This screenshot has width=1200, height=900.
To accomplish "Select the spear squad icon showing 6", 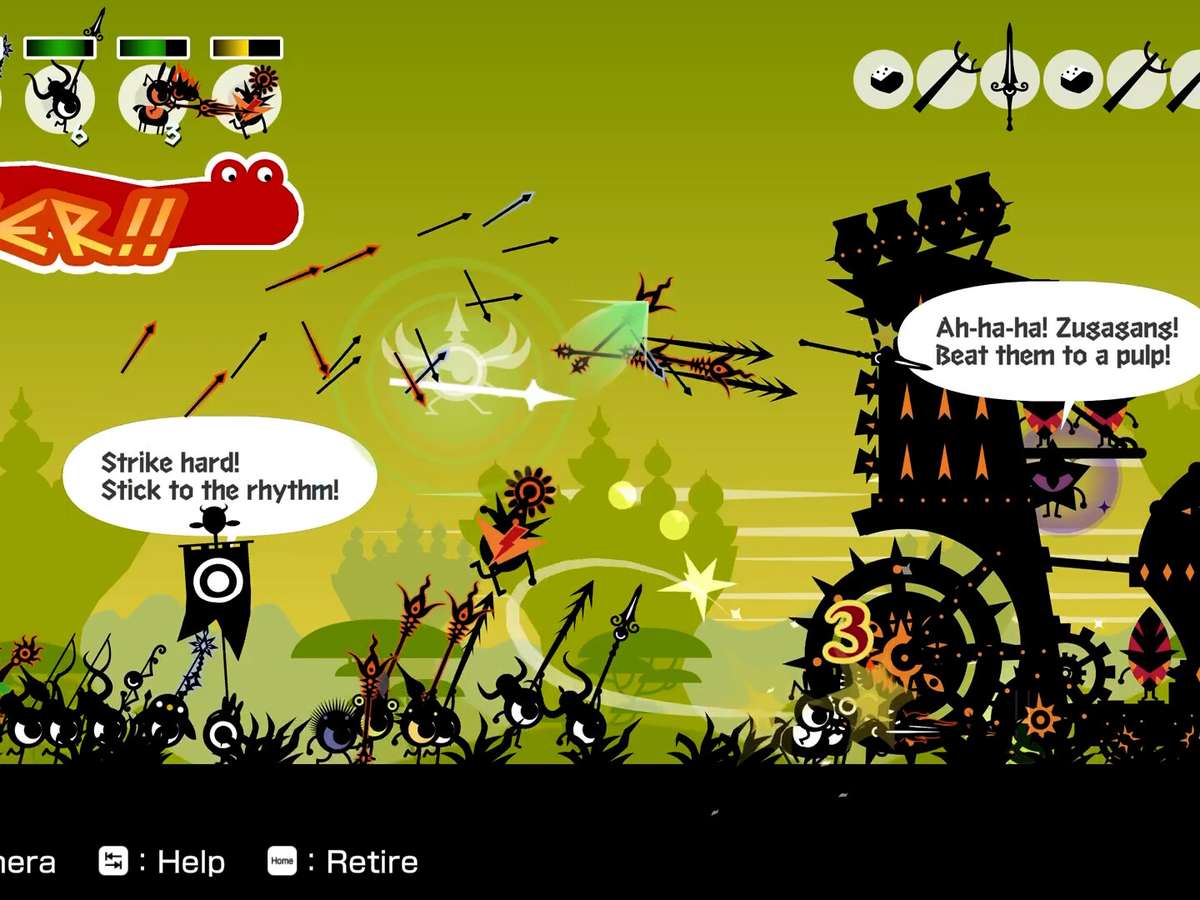I will click(60, 99).
